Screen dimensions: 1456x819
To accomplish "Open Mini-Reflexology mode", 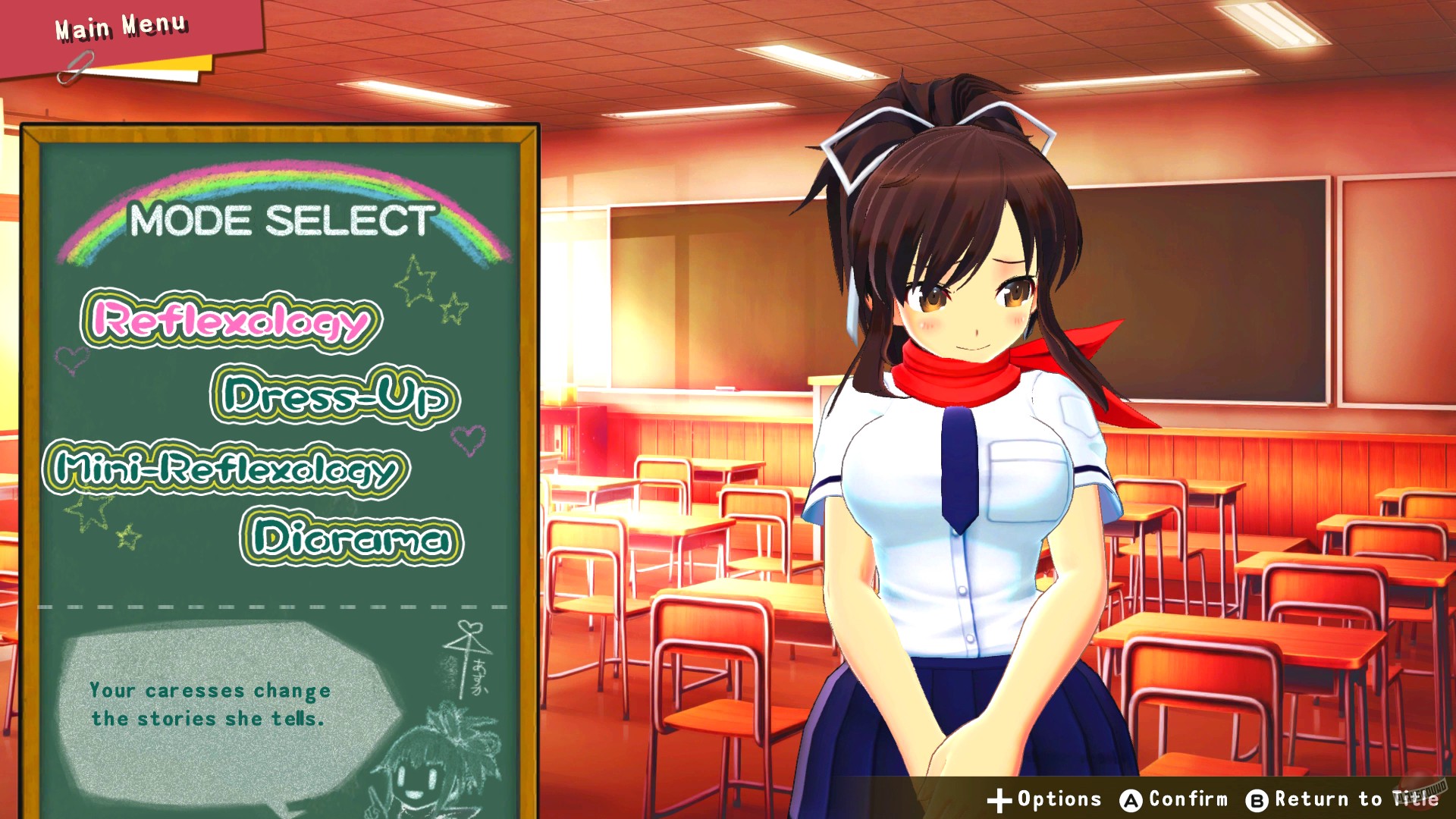I will point(226,469).
